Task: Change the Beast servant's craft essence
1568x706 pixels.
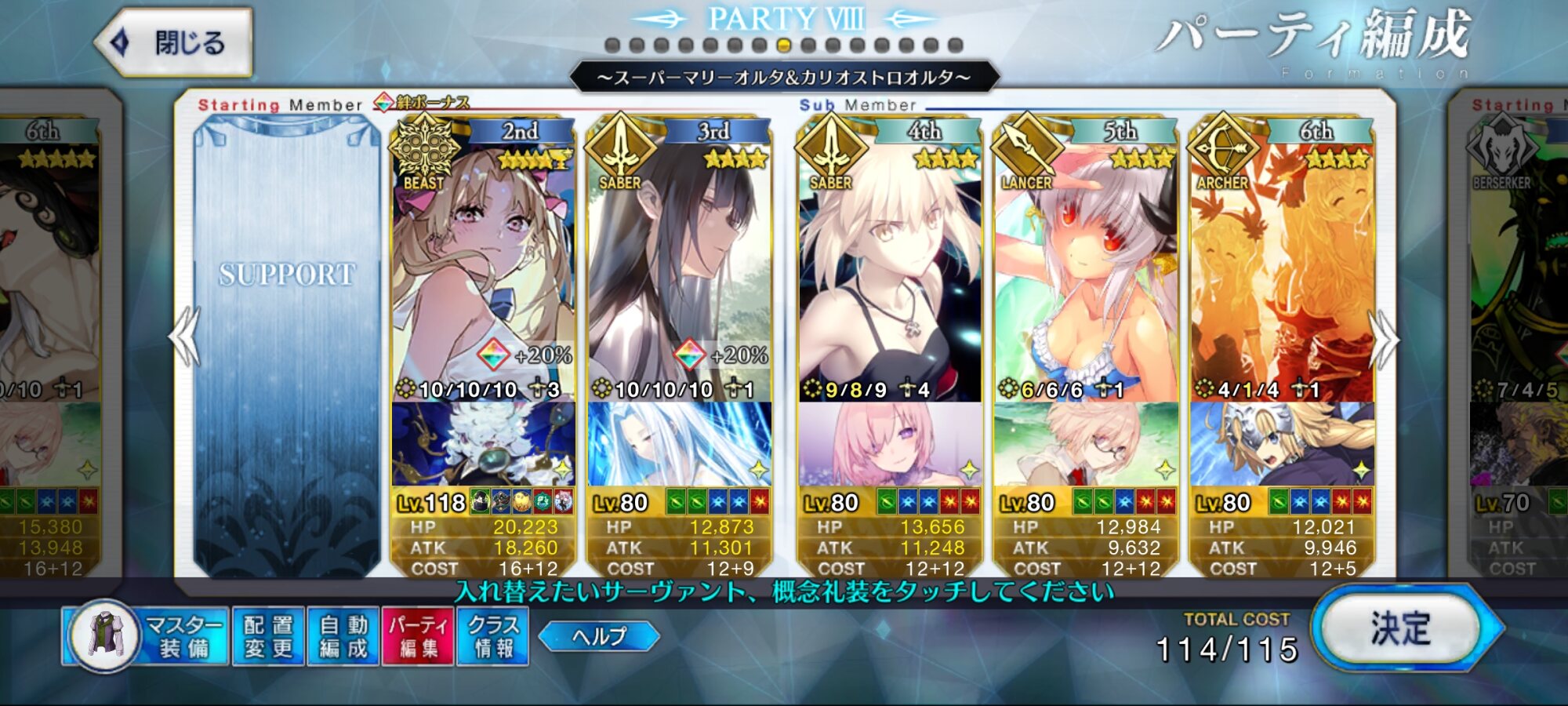Action: (x=483, y=444)
